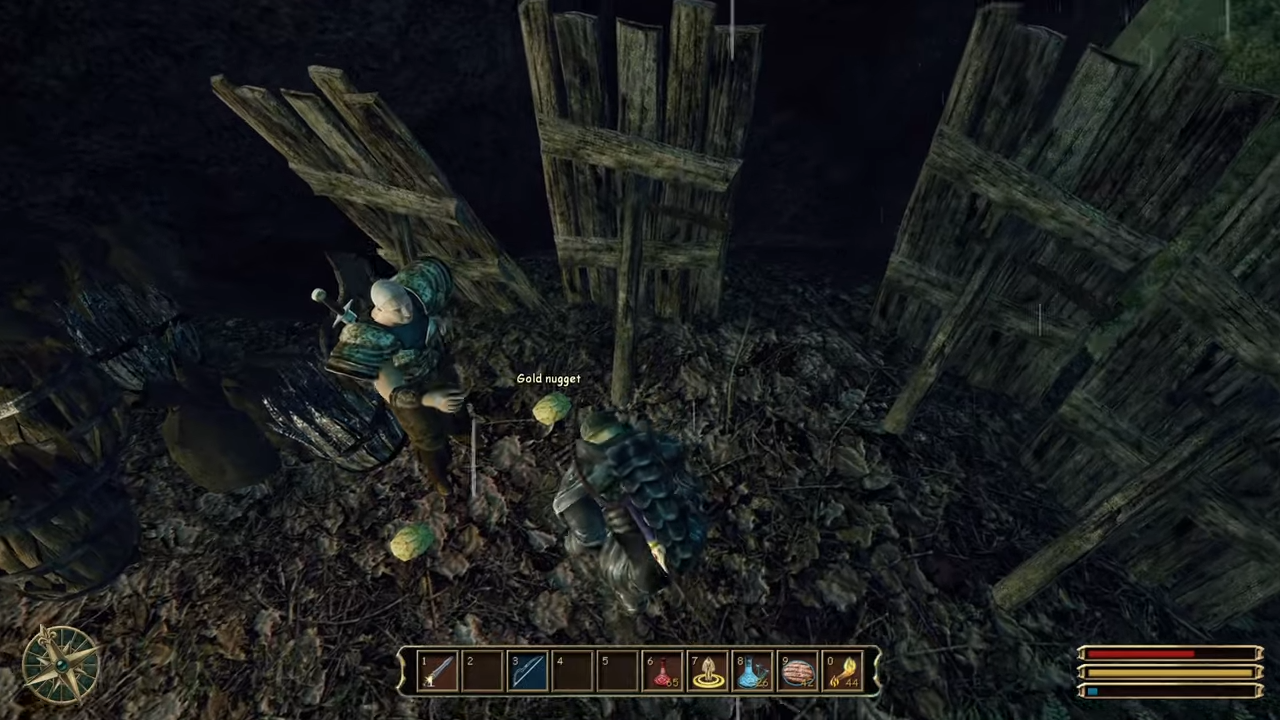Drink the blue mana potion in slot 8
Image resolution: width=1280 pixels, height=720 pixels.
(754, 670)
